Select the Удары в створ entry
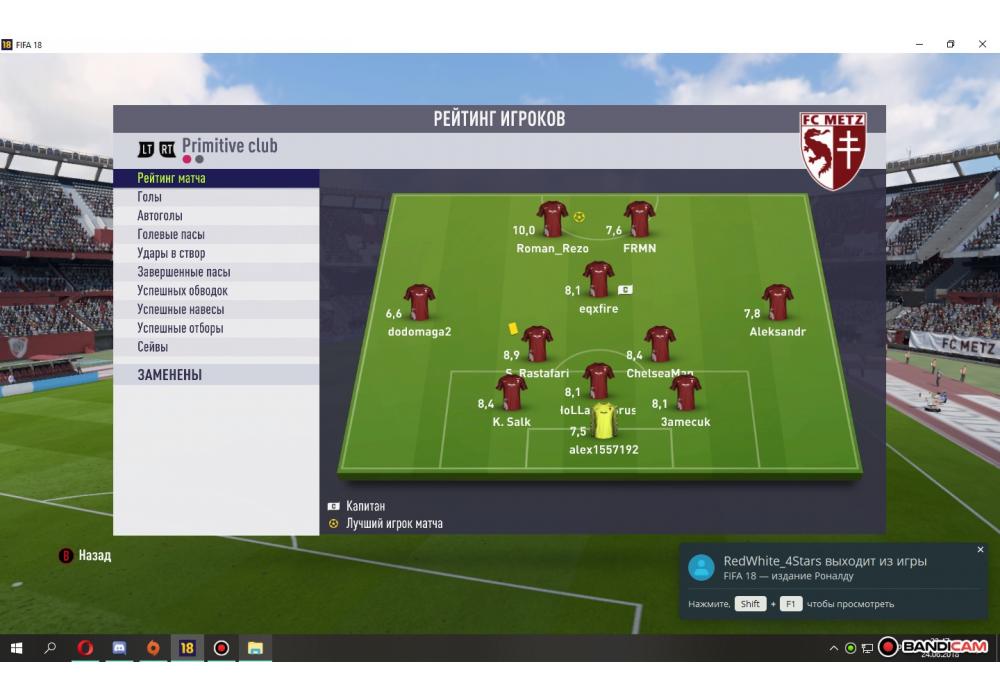1000x700 pixels. pyautogui.click(x=171, y=253)
